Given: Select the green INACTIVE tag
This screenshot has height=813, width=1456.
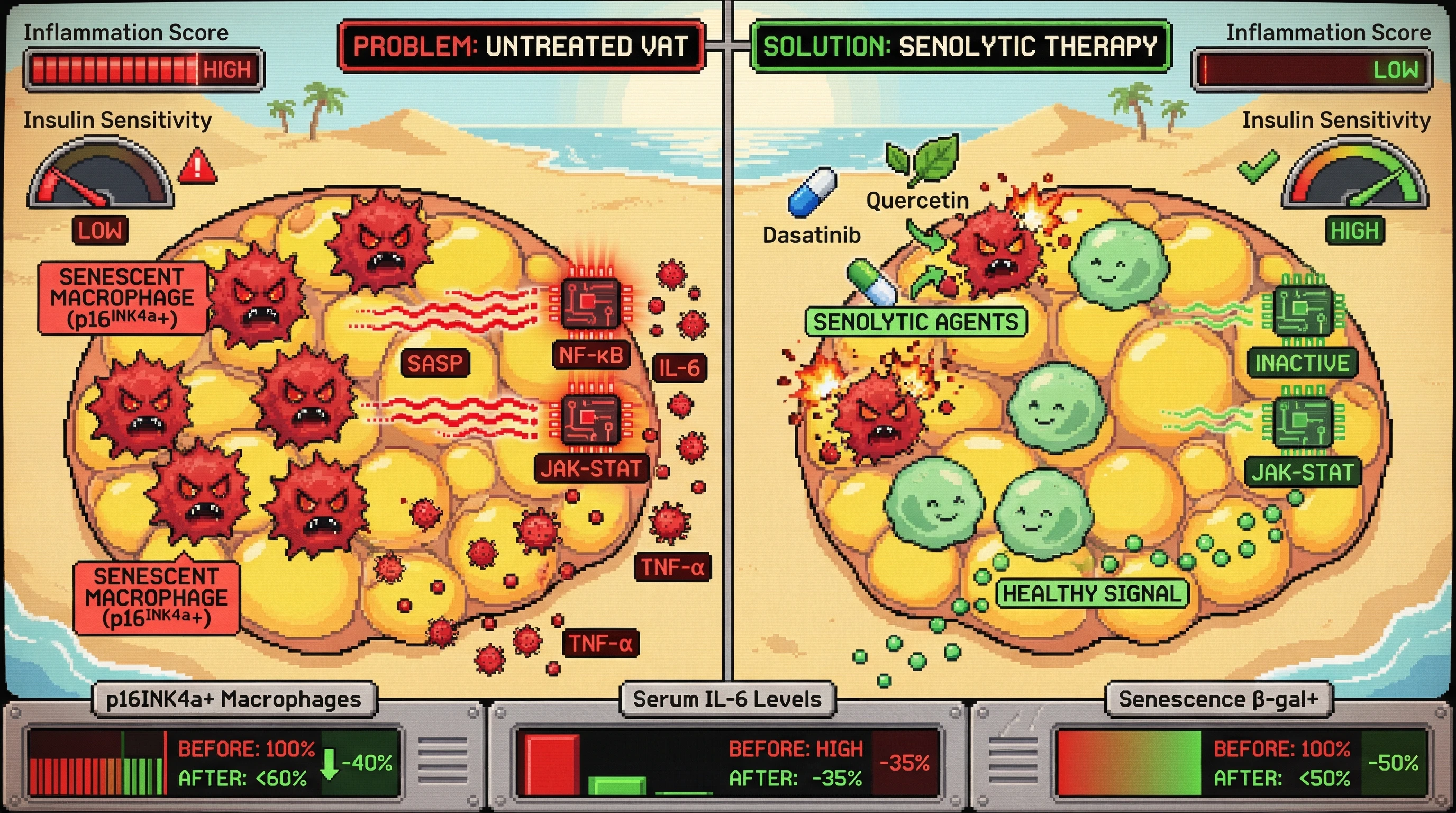Looking at the screenshot, I should pos(1302,363).
